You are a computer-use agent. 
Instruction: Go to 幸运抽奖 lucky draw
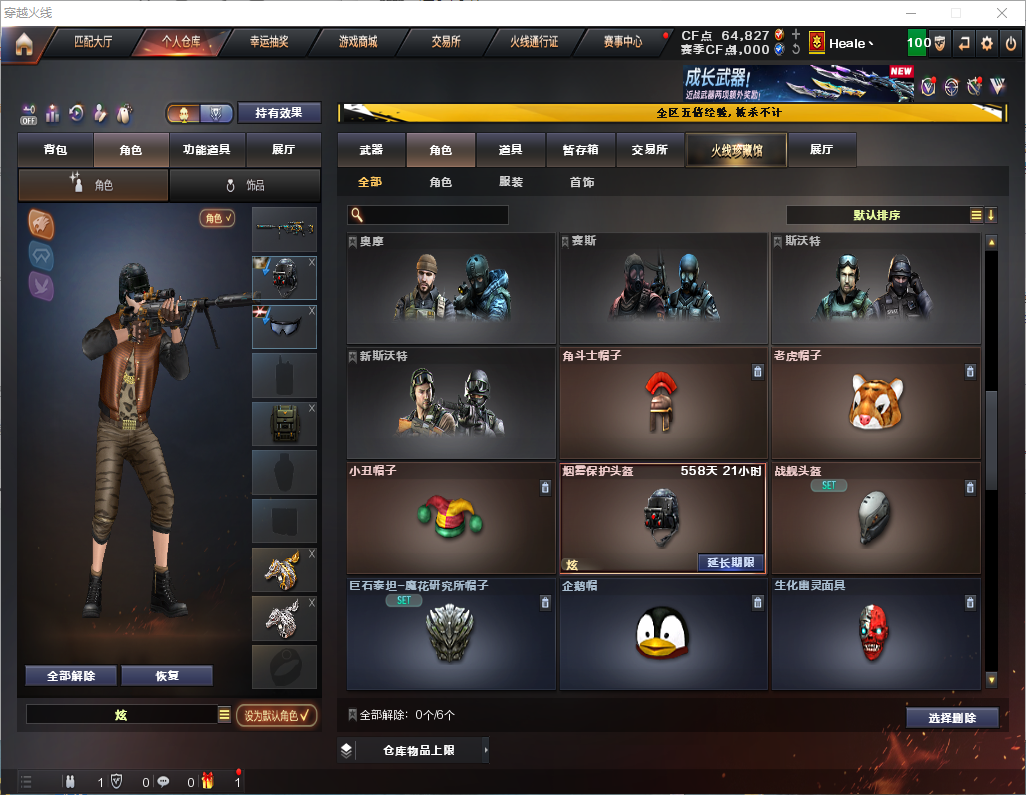coord(268,43)
